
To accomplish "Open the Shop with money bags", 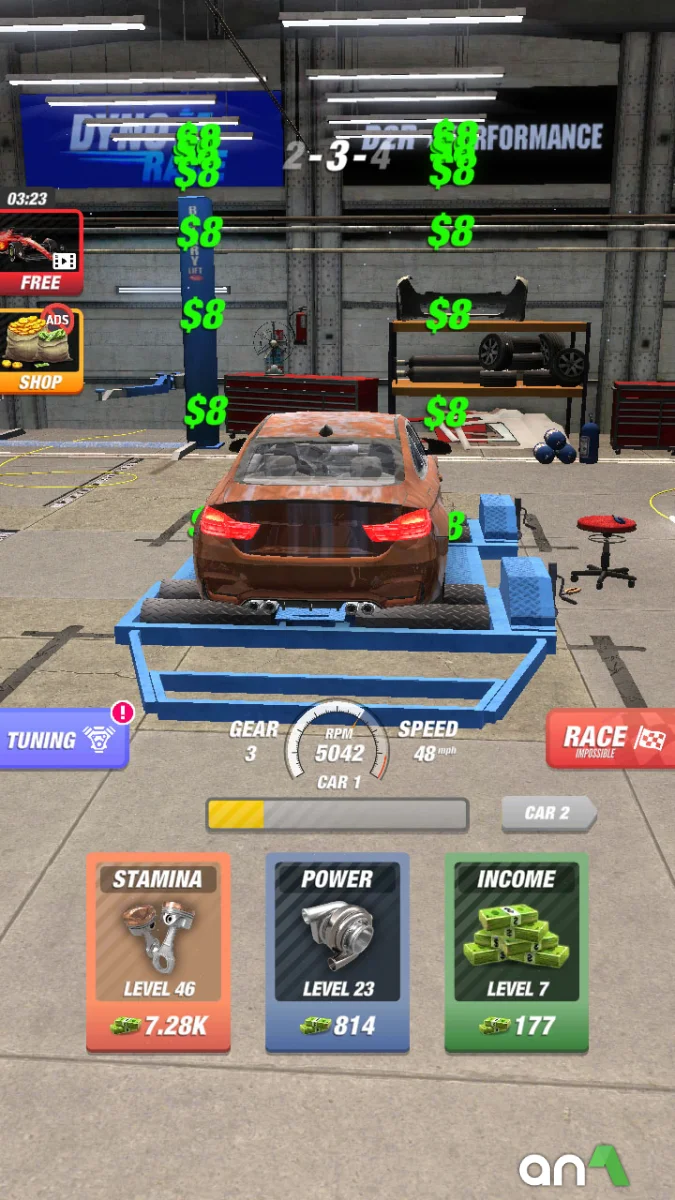I will click(41, 351).
